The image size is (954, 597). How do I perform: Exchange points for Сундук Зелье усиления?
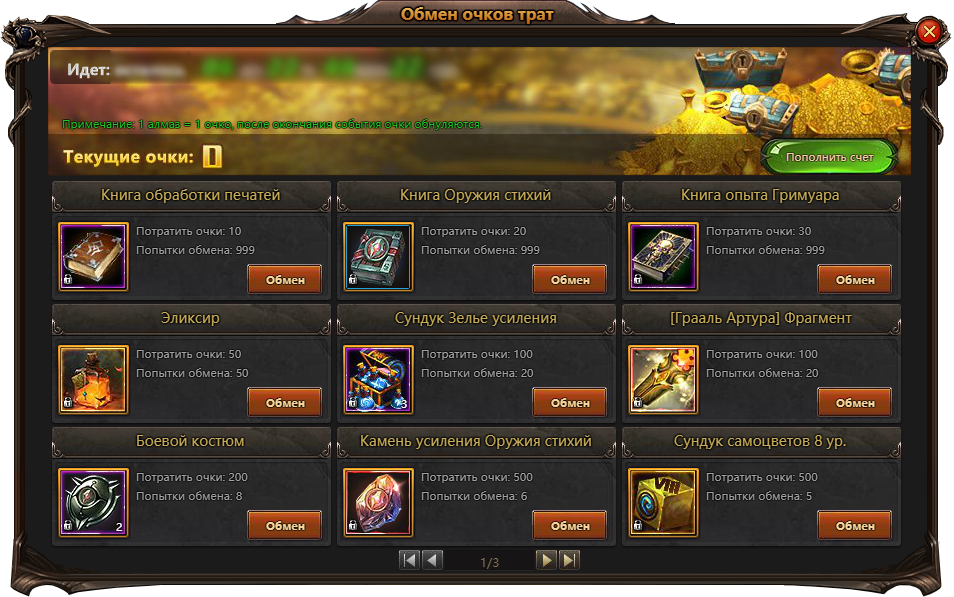click(569, 403)
